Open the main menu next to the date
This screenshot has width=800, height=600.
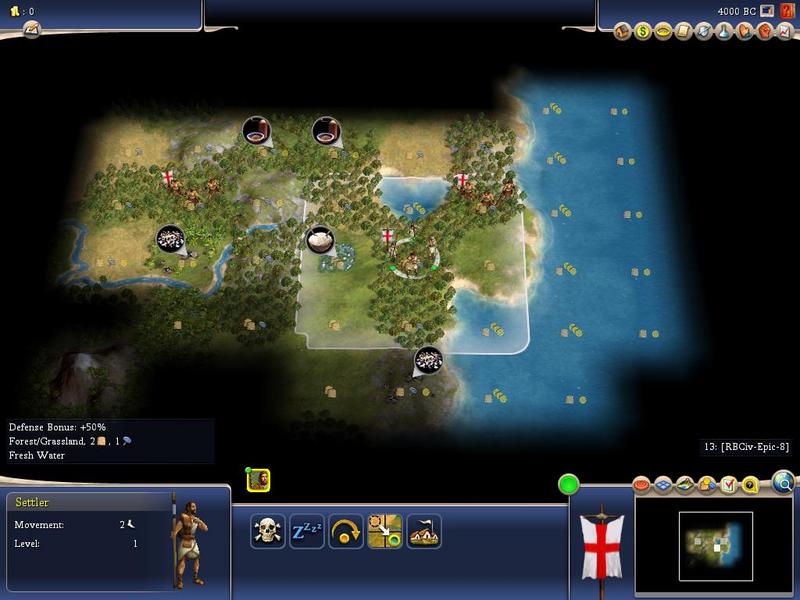click(x=766, y=11)
